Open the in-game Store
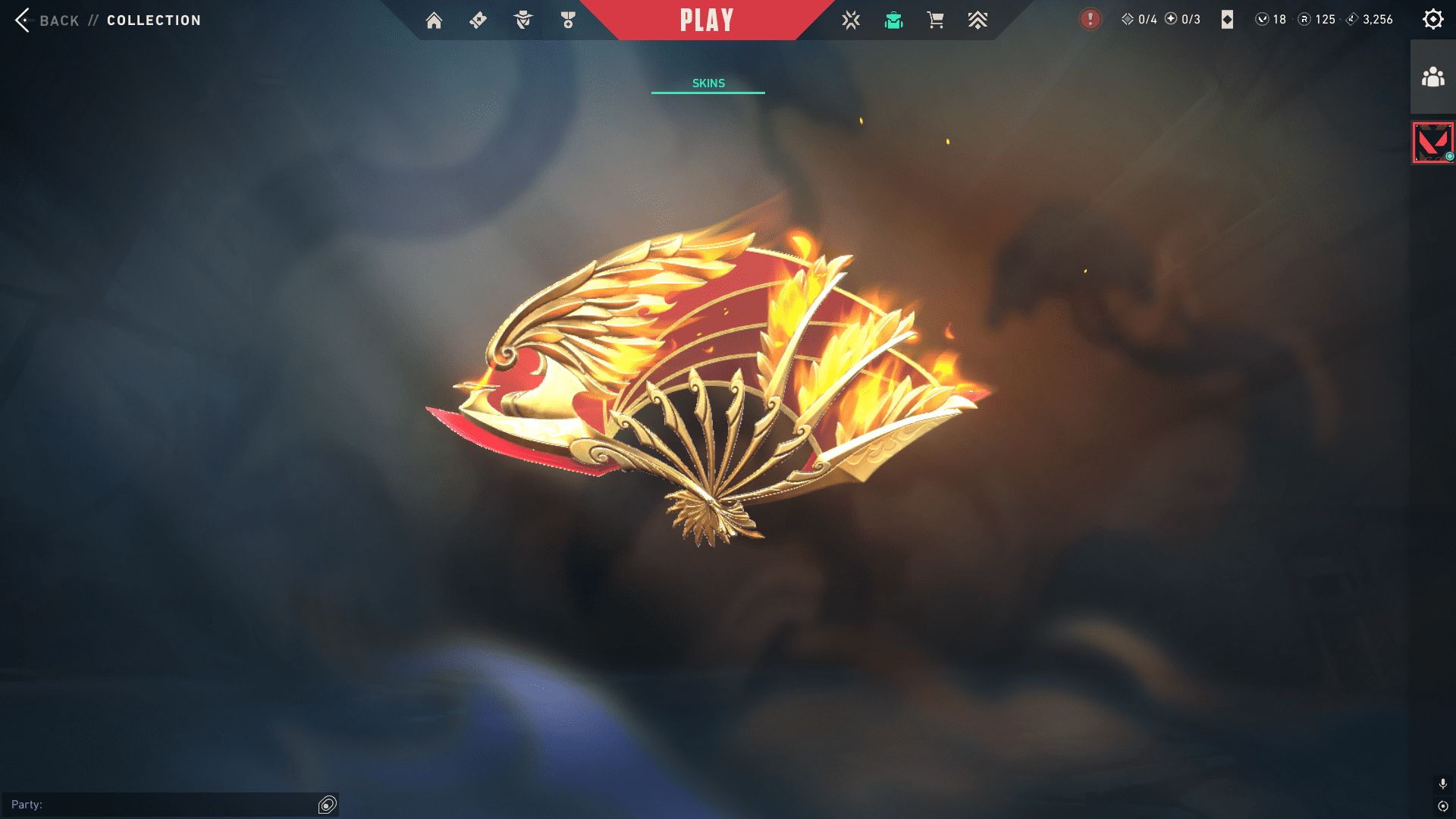Image resolution: width=1456 pixels, height=819 pixels. coord(935,20)
